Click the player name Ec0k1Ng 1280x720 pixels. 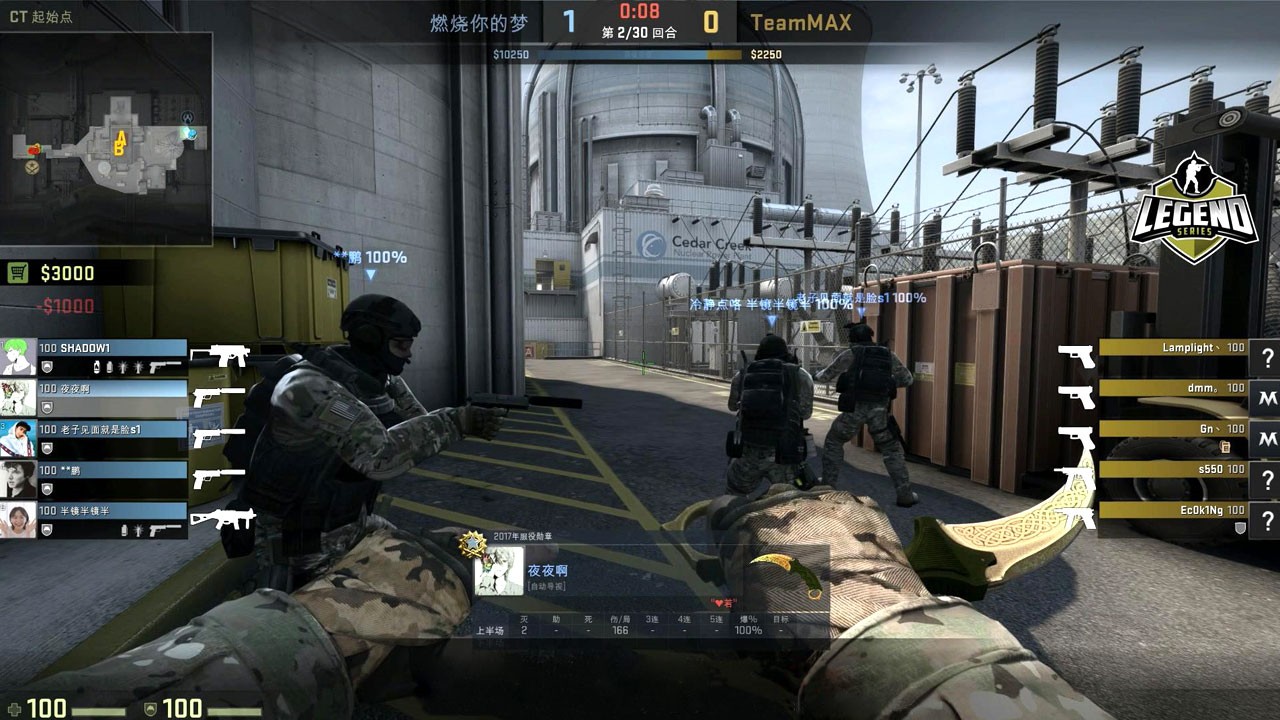(1203, 510)
